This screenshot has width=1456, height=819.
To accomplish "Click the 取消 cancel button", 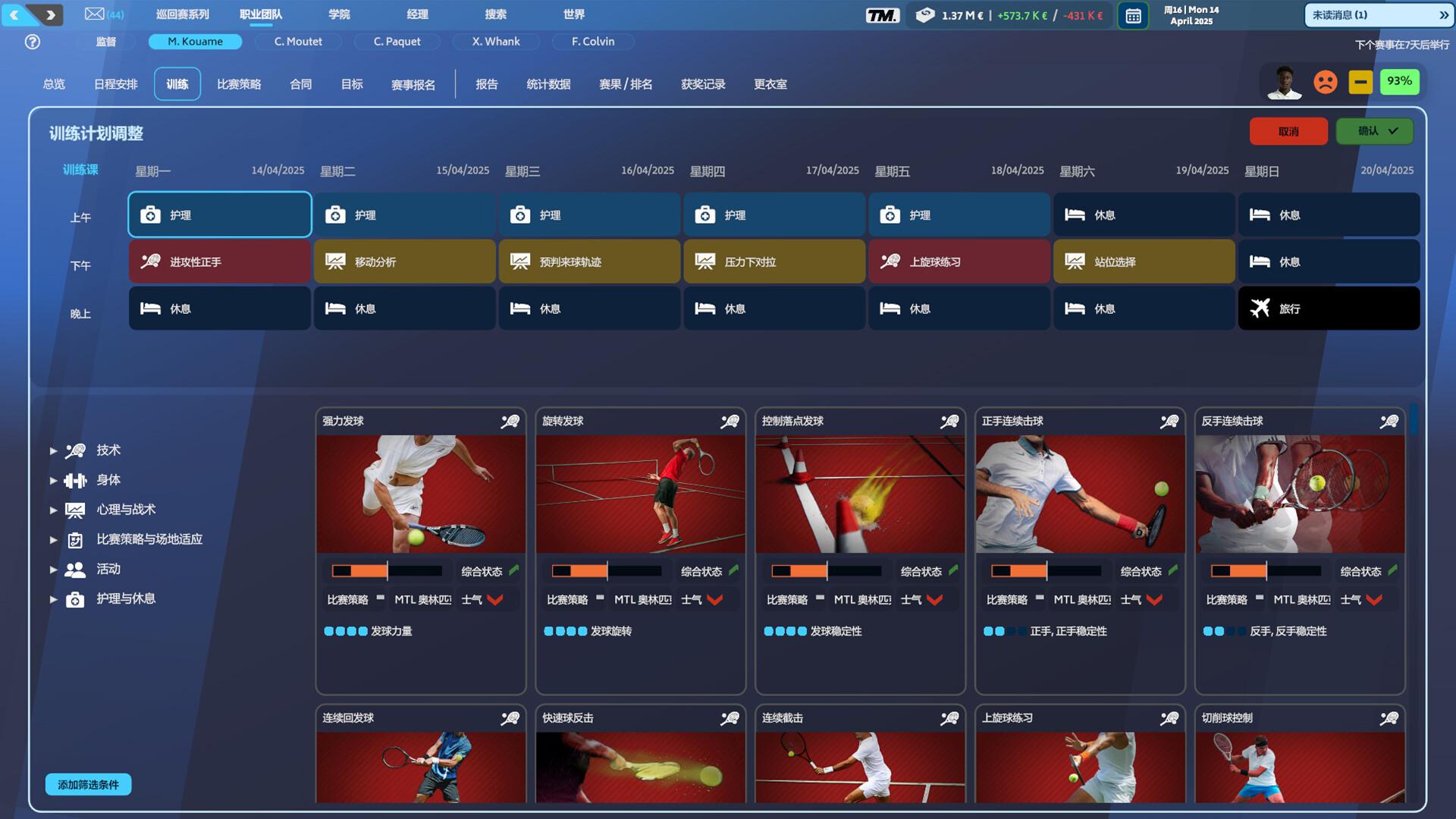I will [1288, 130].
